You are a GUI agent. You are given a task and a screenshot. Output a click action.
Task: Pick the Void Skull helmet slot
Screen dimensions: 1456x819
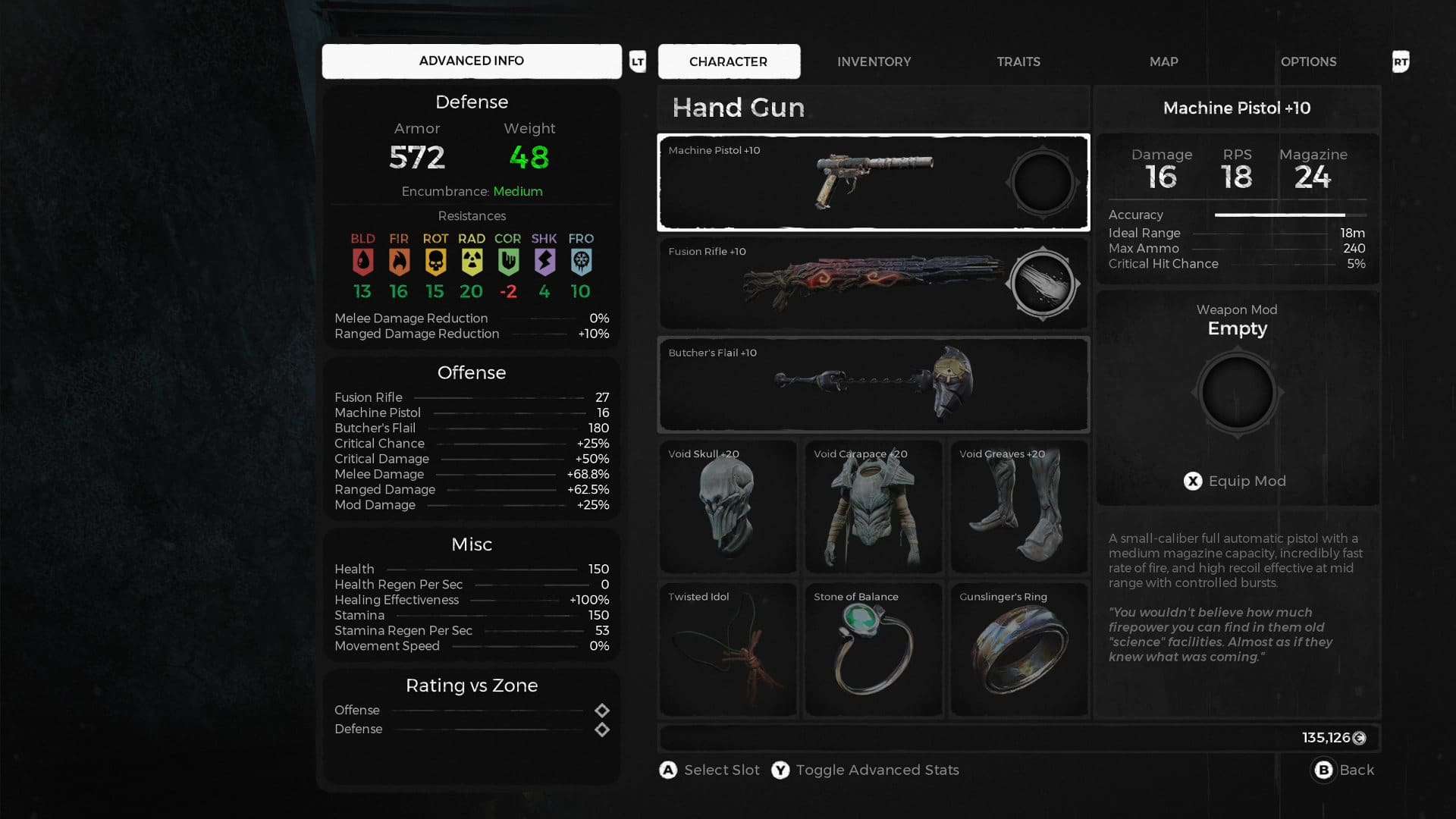pos(727,507)
